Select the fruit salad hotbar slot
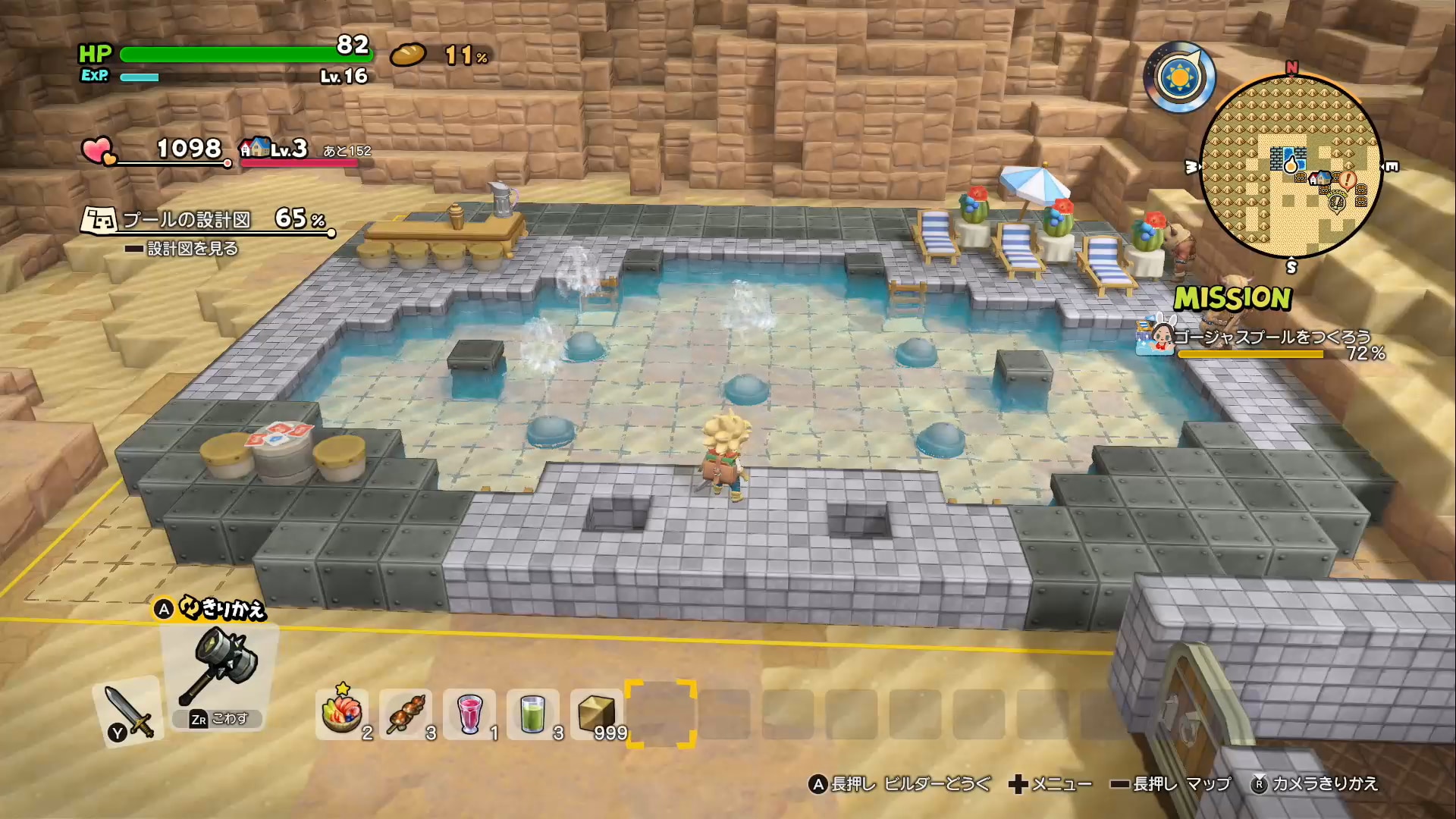 pos(342,714)
